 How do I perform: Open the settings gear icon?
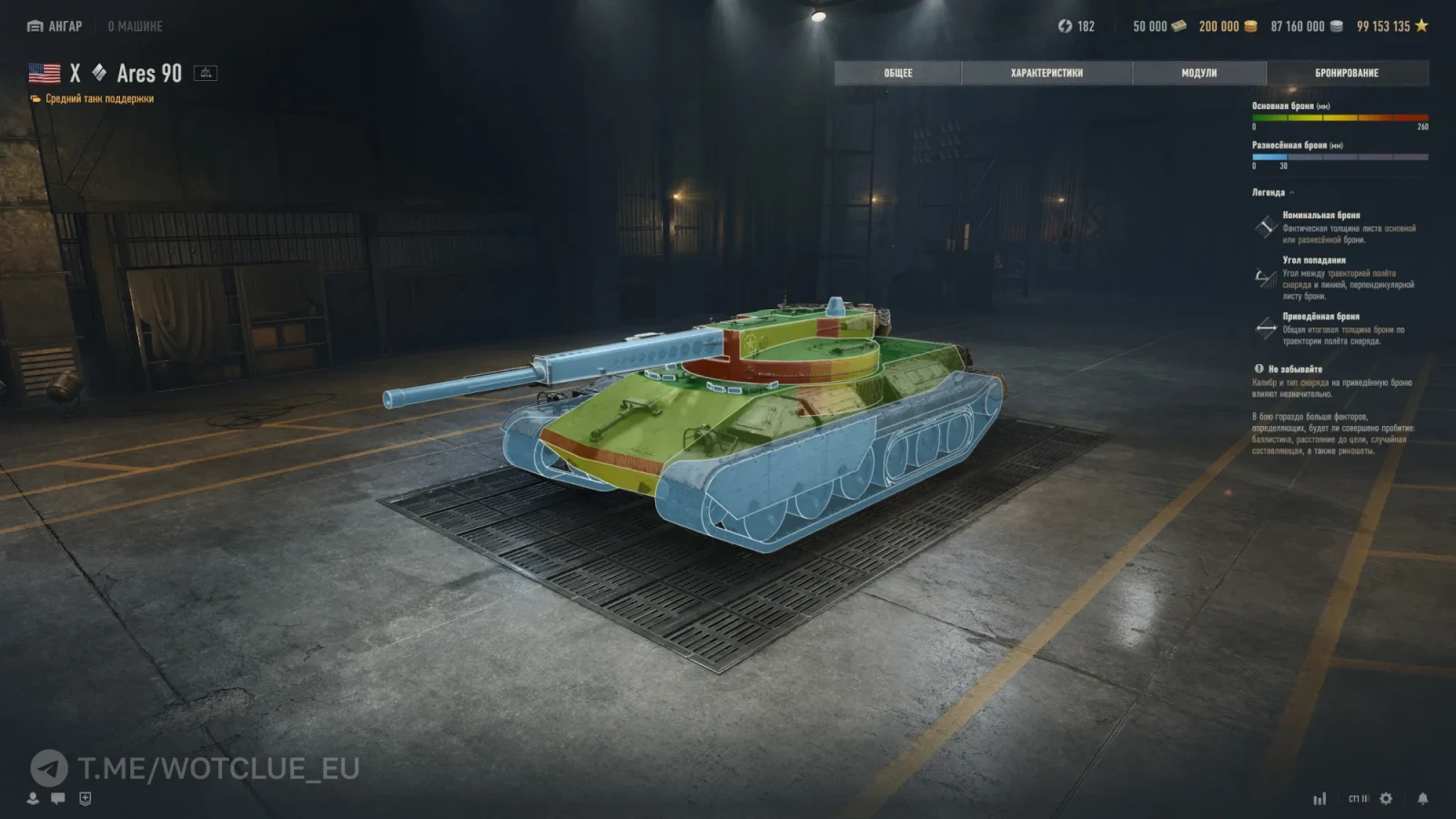point(1386,798)
